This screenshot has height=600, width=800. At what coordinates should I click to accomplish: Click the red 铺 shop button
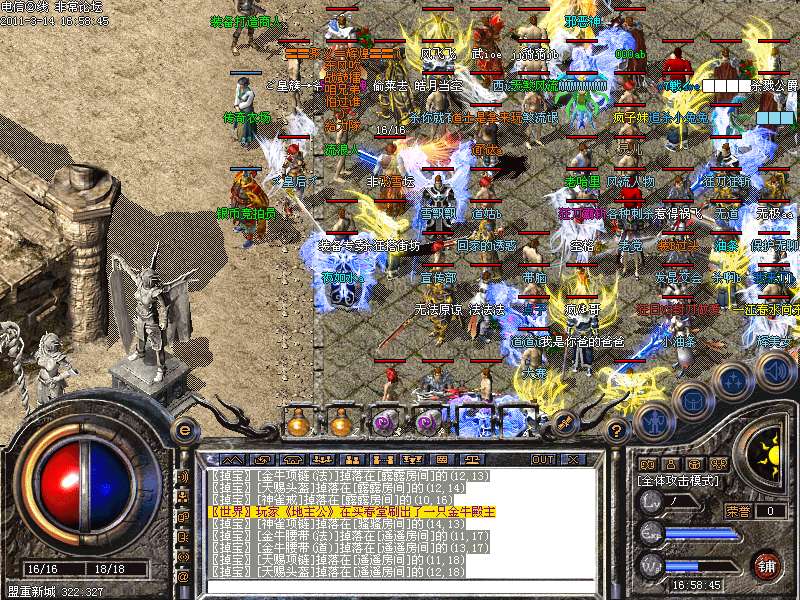click(x=766, y=565)
